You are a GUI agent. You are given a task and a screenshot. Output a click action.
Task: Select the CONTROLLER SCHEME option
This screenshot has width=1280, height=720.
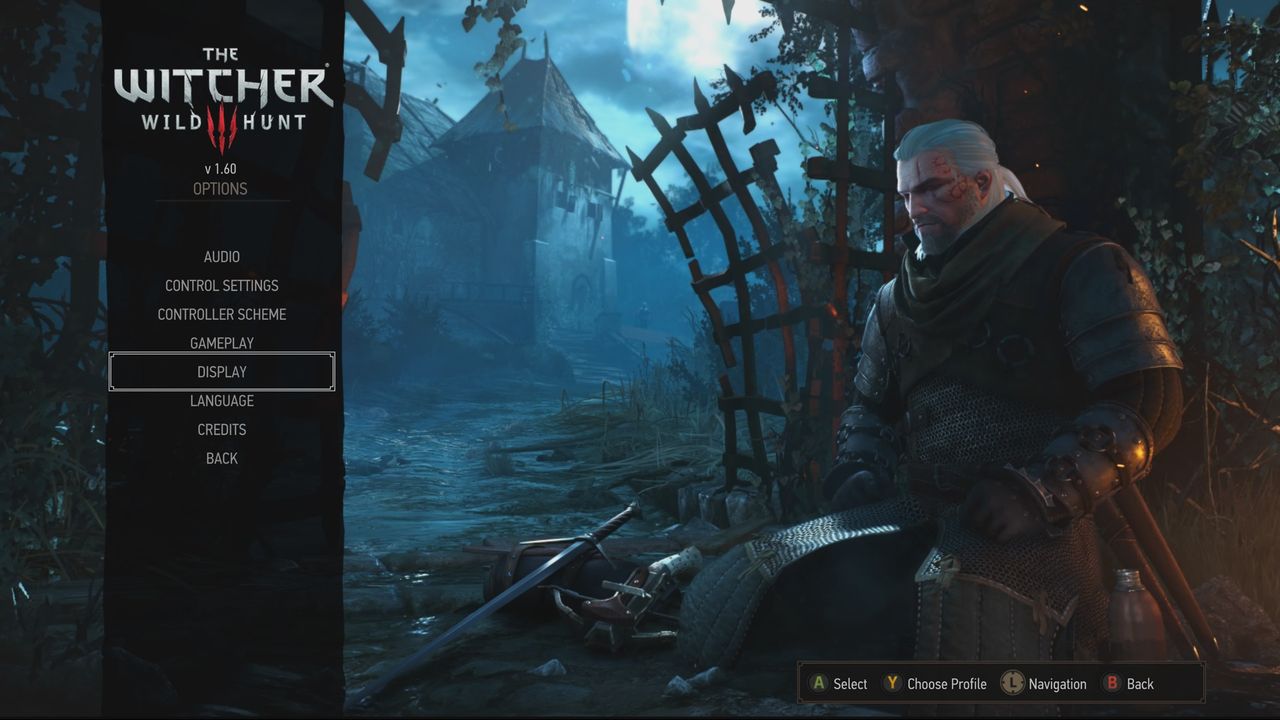pos(221,314)
